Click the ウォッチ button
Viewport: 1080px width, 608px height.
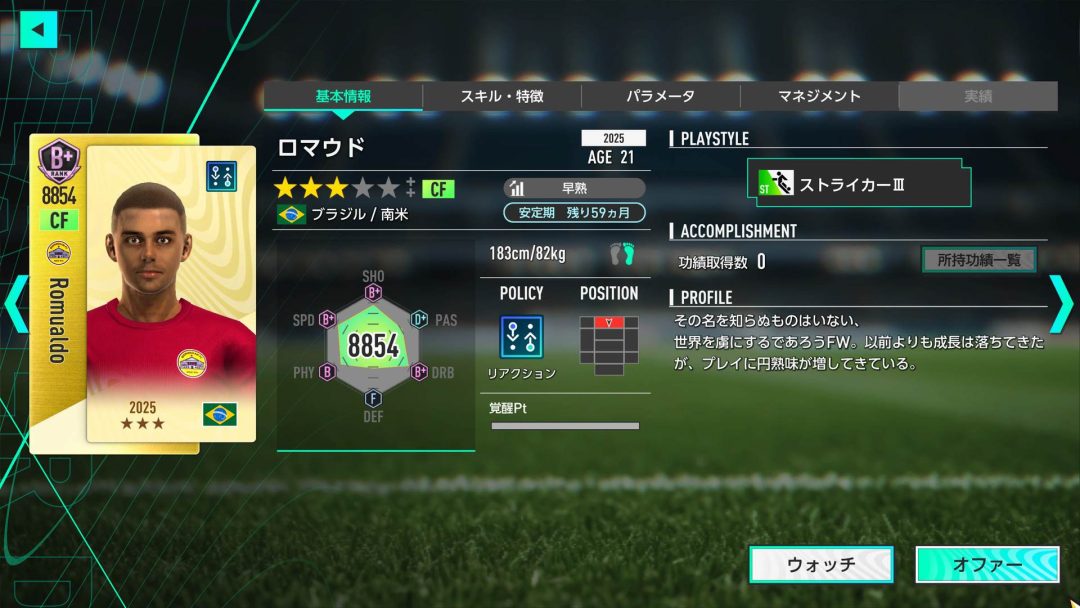[x=821, y=564]
